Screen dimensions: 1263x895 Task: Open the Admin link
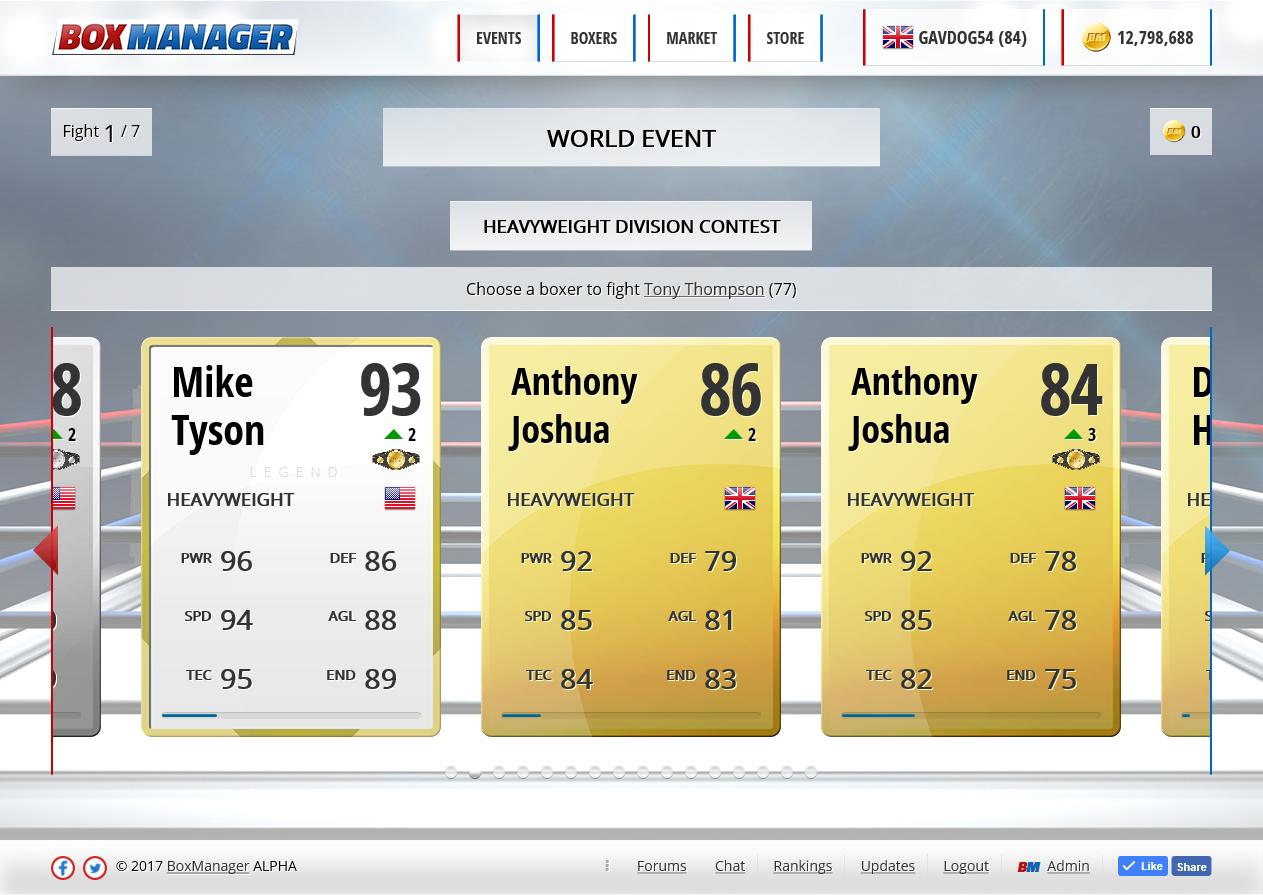click(1067, 866)
